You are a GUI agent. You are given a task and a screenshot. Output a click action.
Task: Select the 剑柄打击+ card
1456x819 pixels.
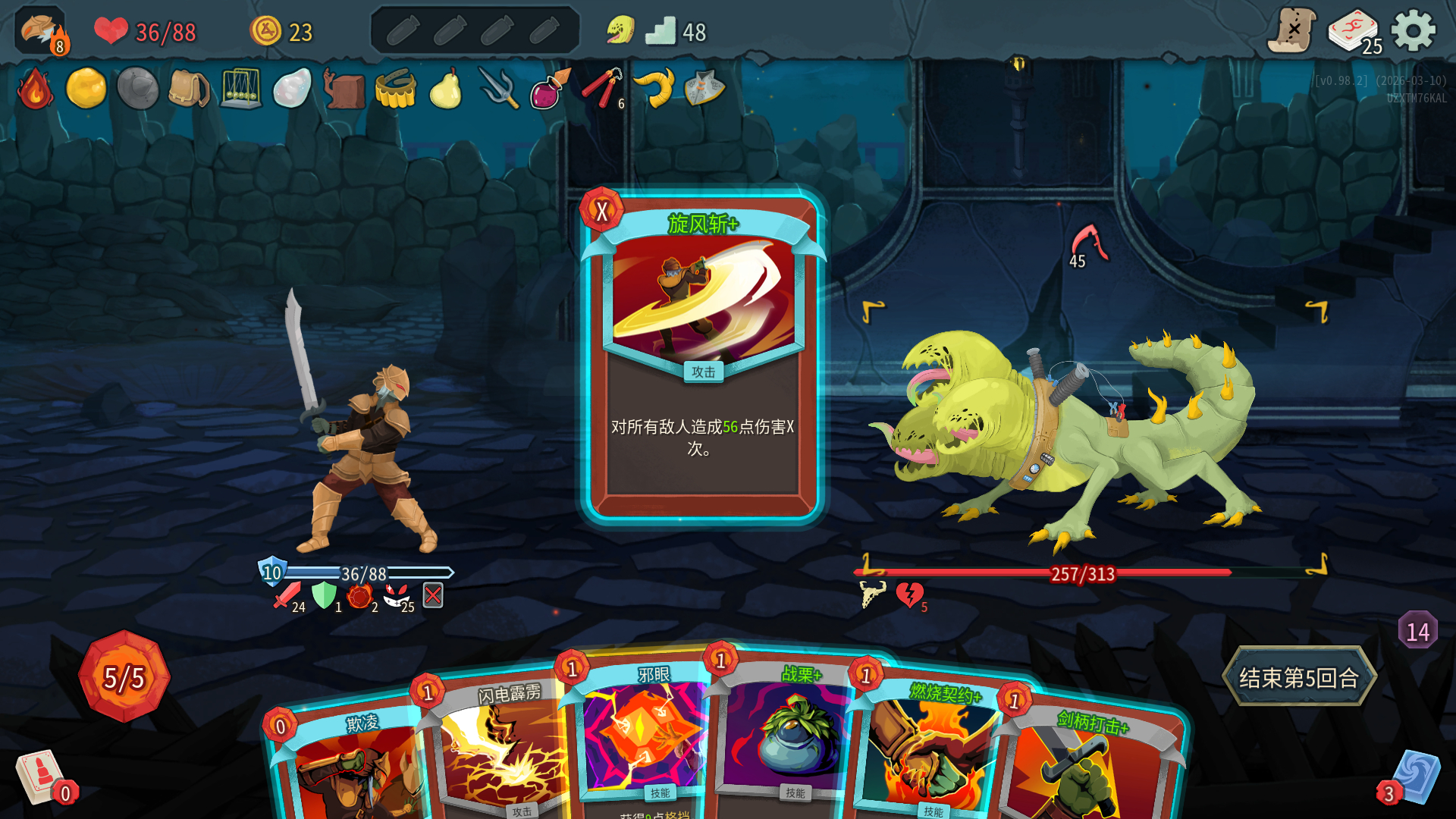click(x=1084, y=766)
